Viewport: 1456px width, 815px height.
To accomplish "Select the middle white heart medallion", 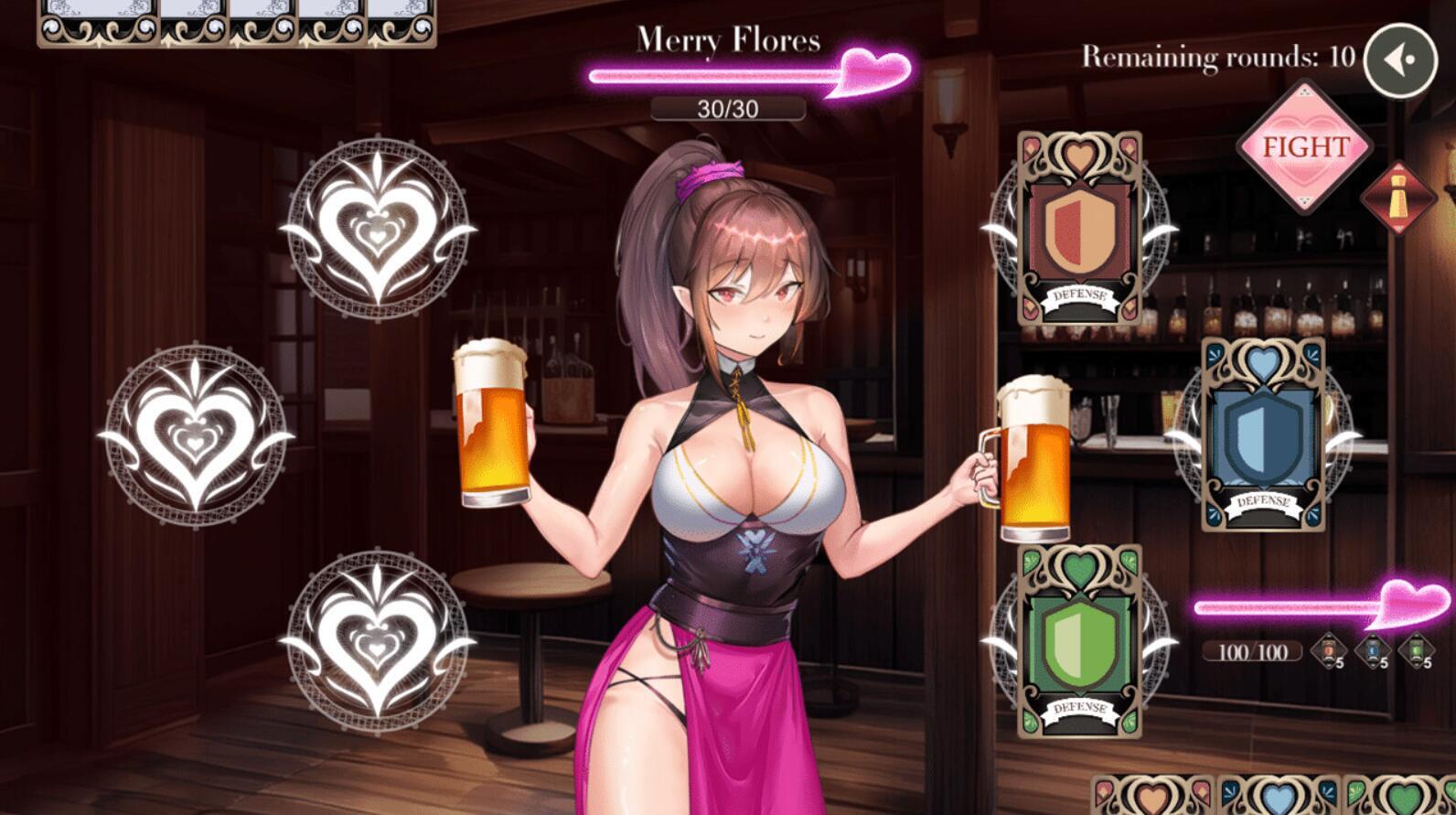I will click(197, 434).
